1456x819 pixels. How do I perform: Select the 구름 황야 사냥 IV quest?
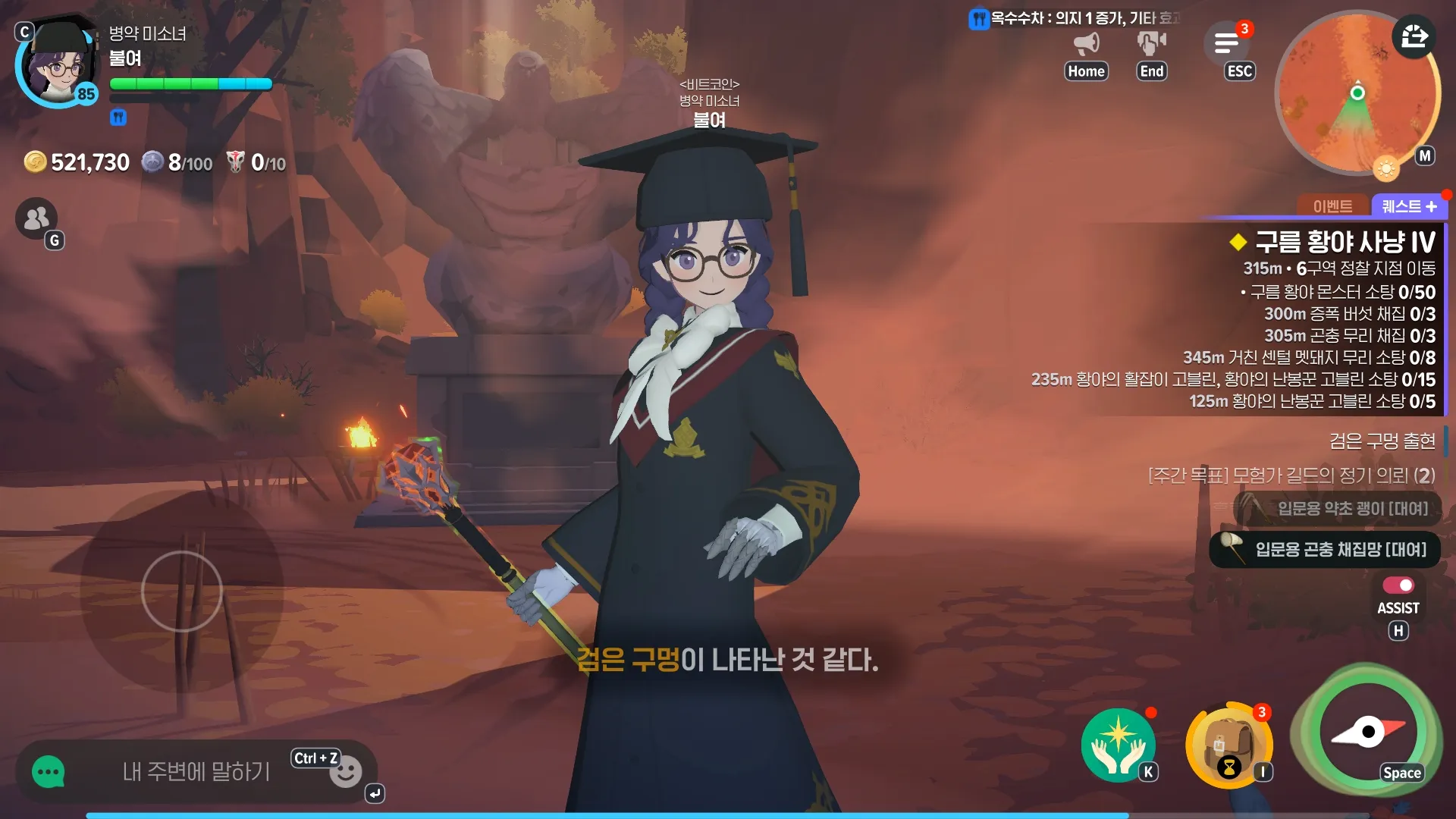pos(1345,243)
